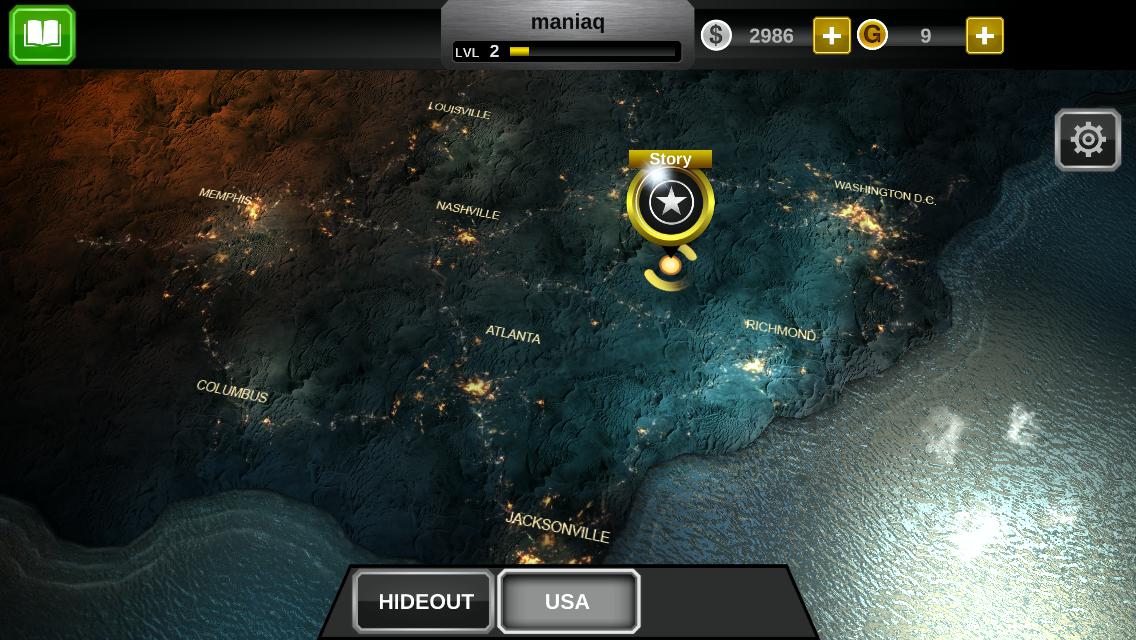Add more silver dollar cash
The image size is (1136, 640).
click(831, 36)
